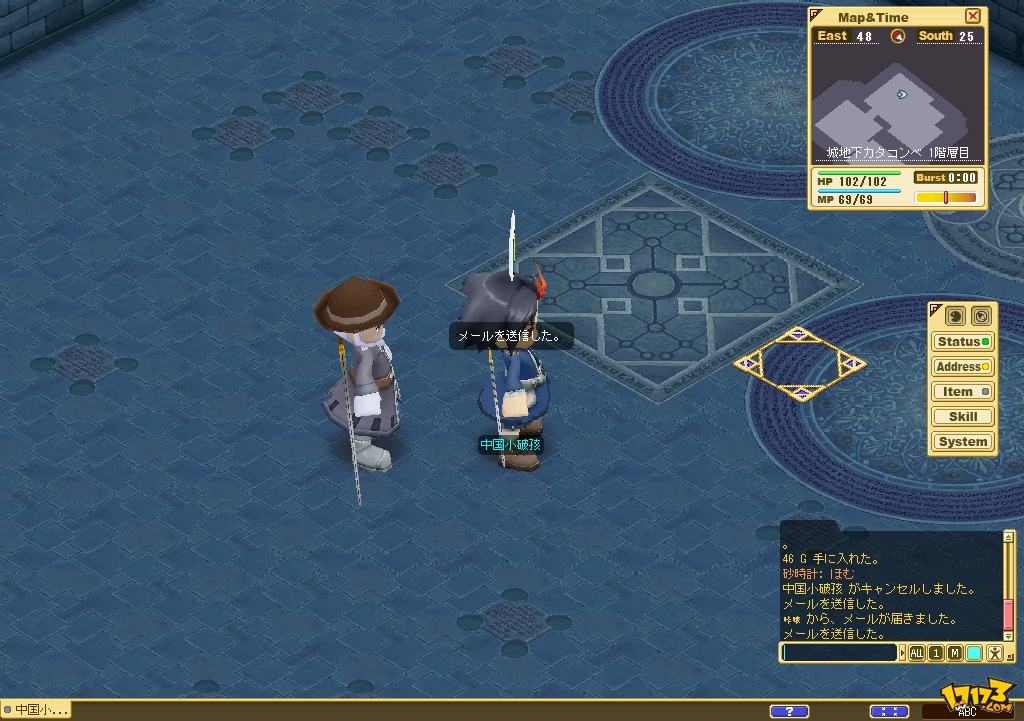1024x721 pixels.
Task: Click the compass icon above the minimap
Action: pyautogui.click(x=898, y=36)
